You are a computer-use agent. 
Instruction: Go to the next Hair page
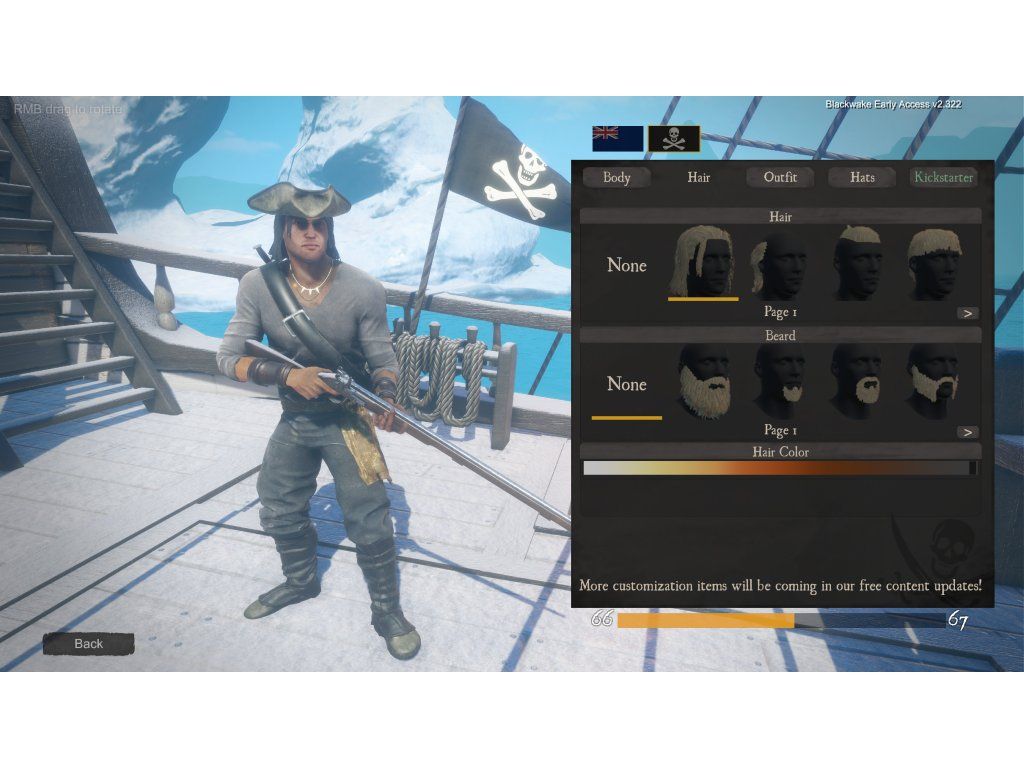(967, 313)
